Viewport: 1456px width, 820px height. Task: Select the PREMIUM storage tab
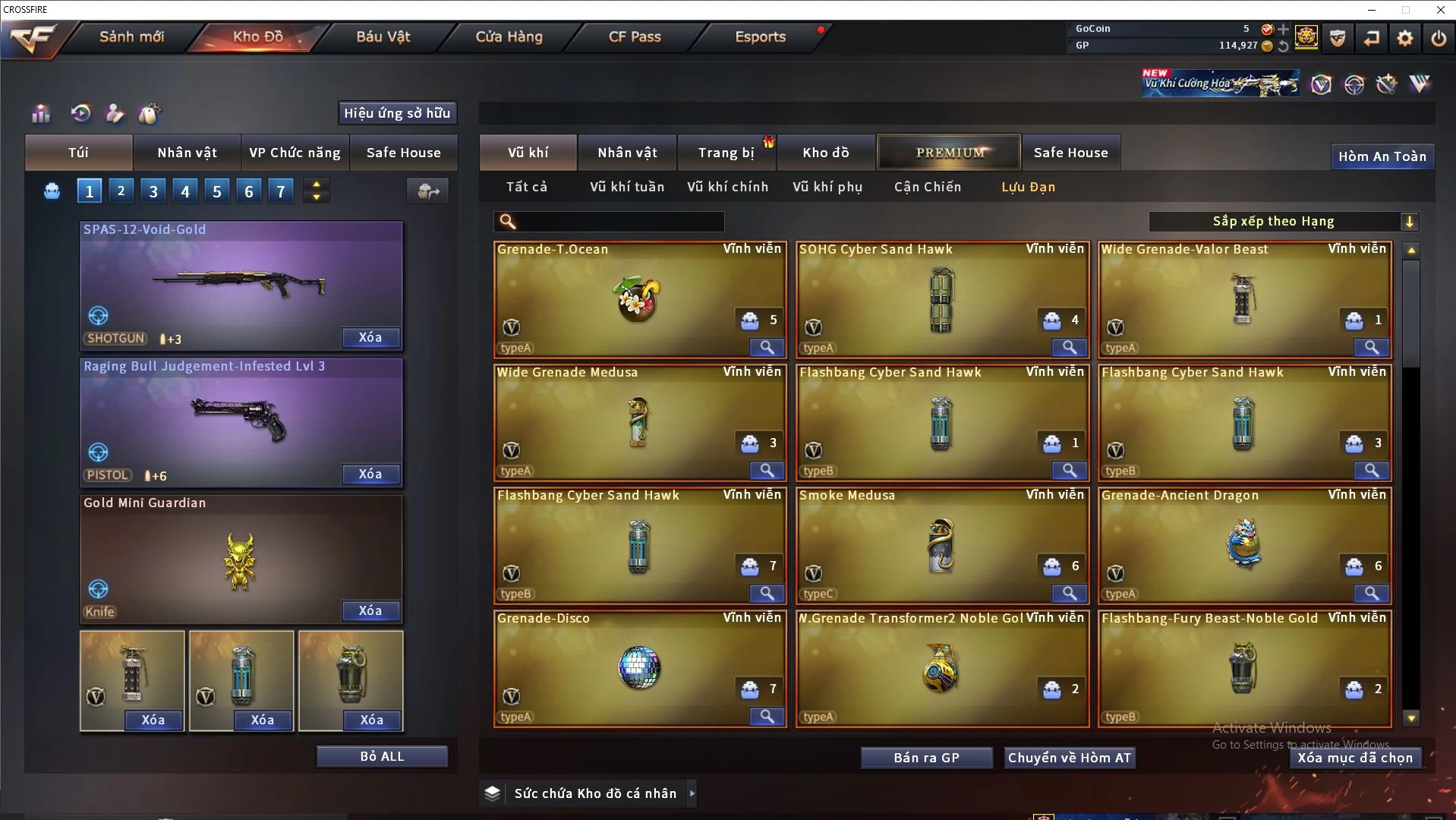tap(950, 153)
